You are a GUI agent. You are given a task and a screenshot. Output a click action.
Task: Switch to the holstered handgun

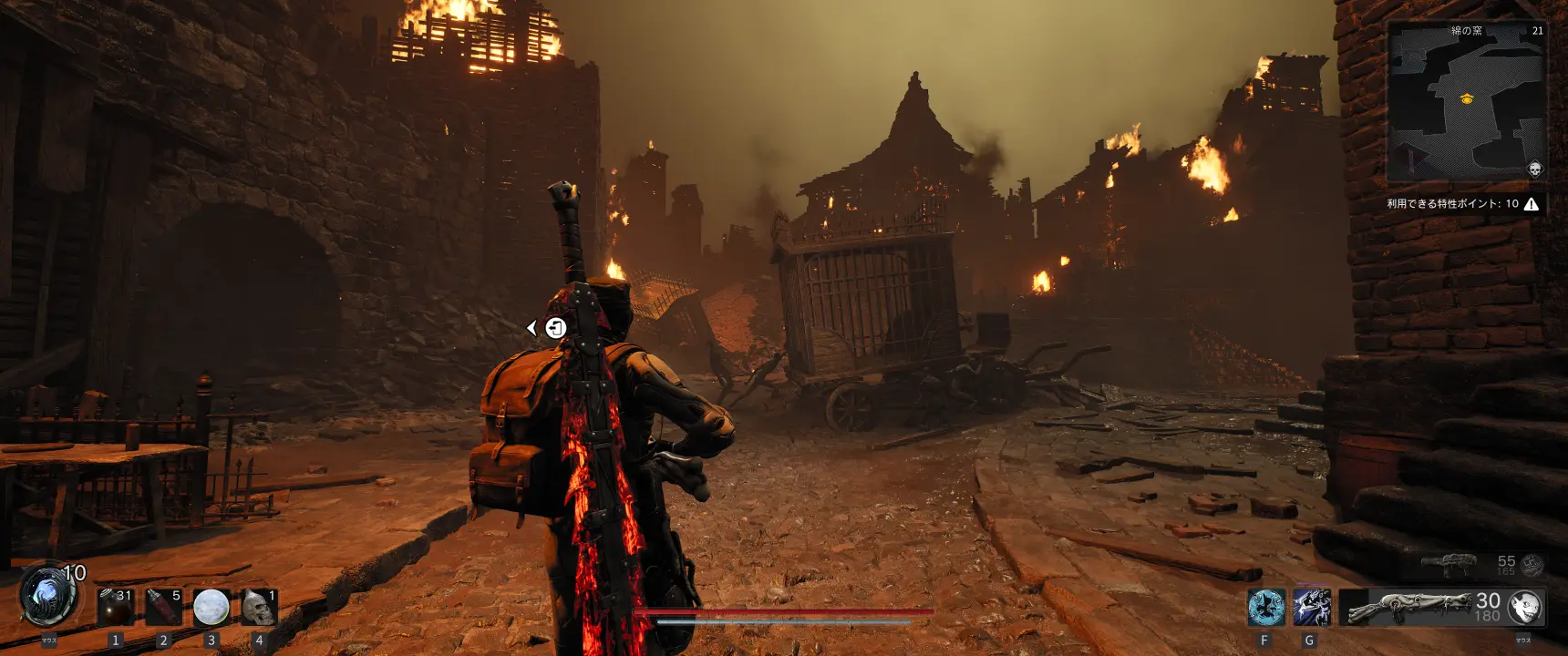click(1449, 563)
